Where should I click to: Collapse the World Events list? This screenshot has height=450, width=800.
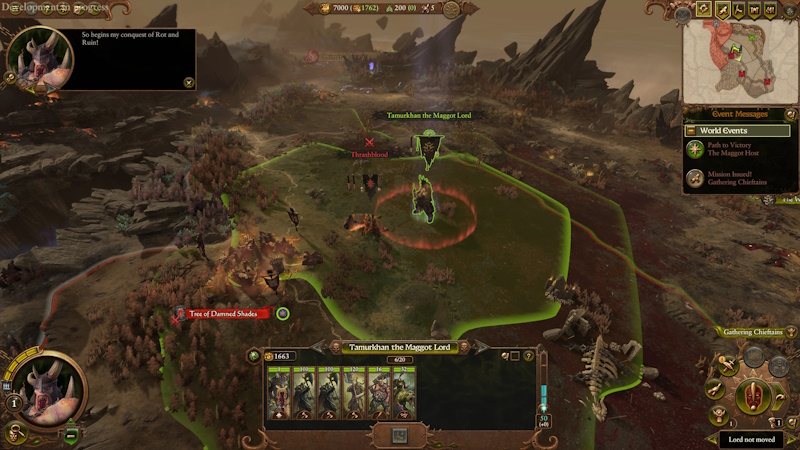pos(689,131)
